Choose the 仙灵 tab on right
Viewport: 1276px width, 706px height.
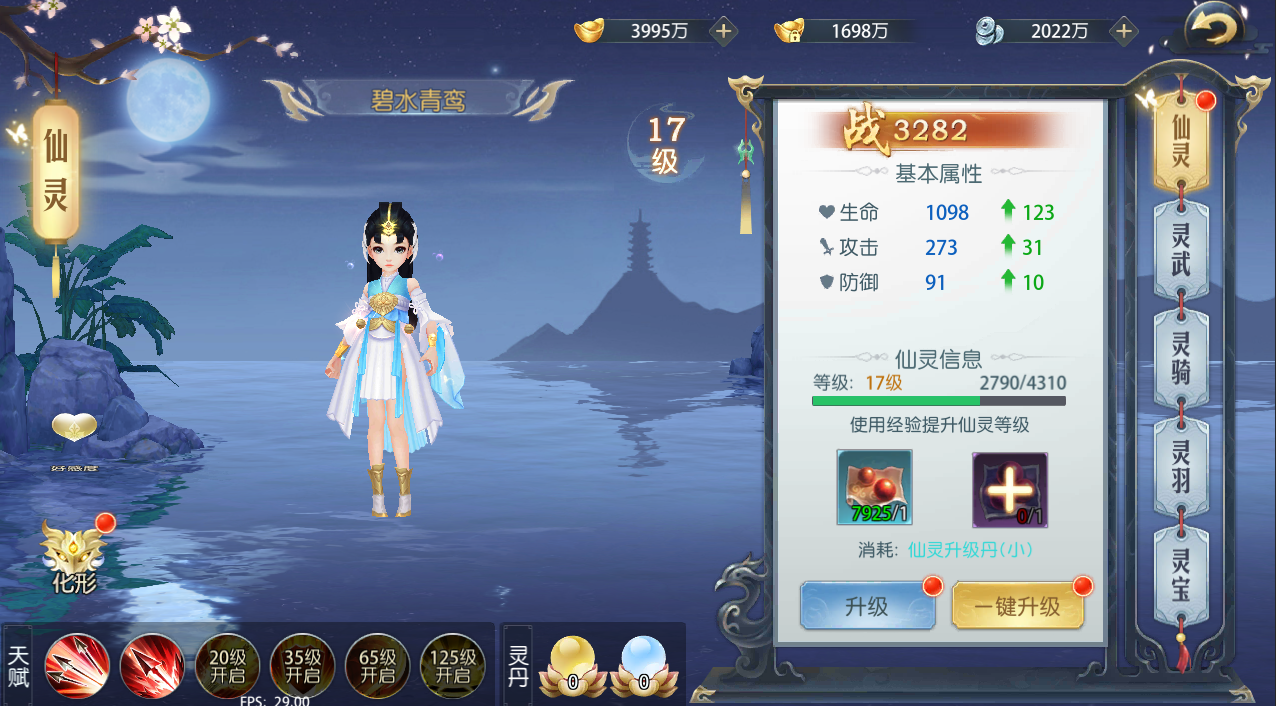pos(1181,141)
